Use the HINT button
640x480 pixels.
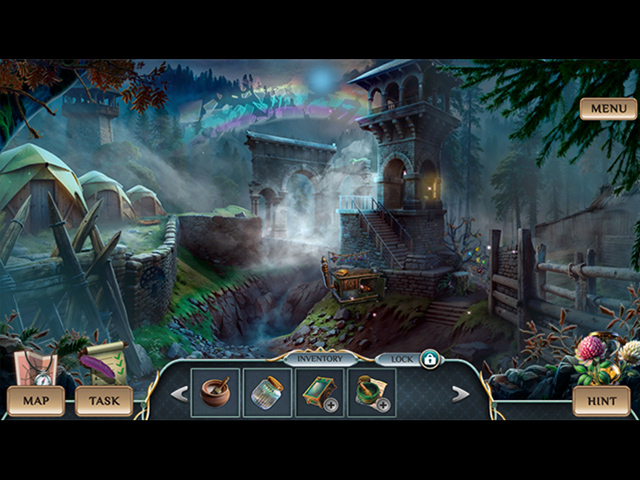pyautogui.click(x=601, y=401)
